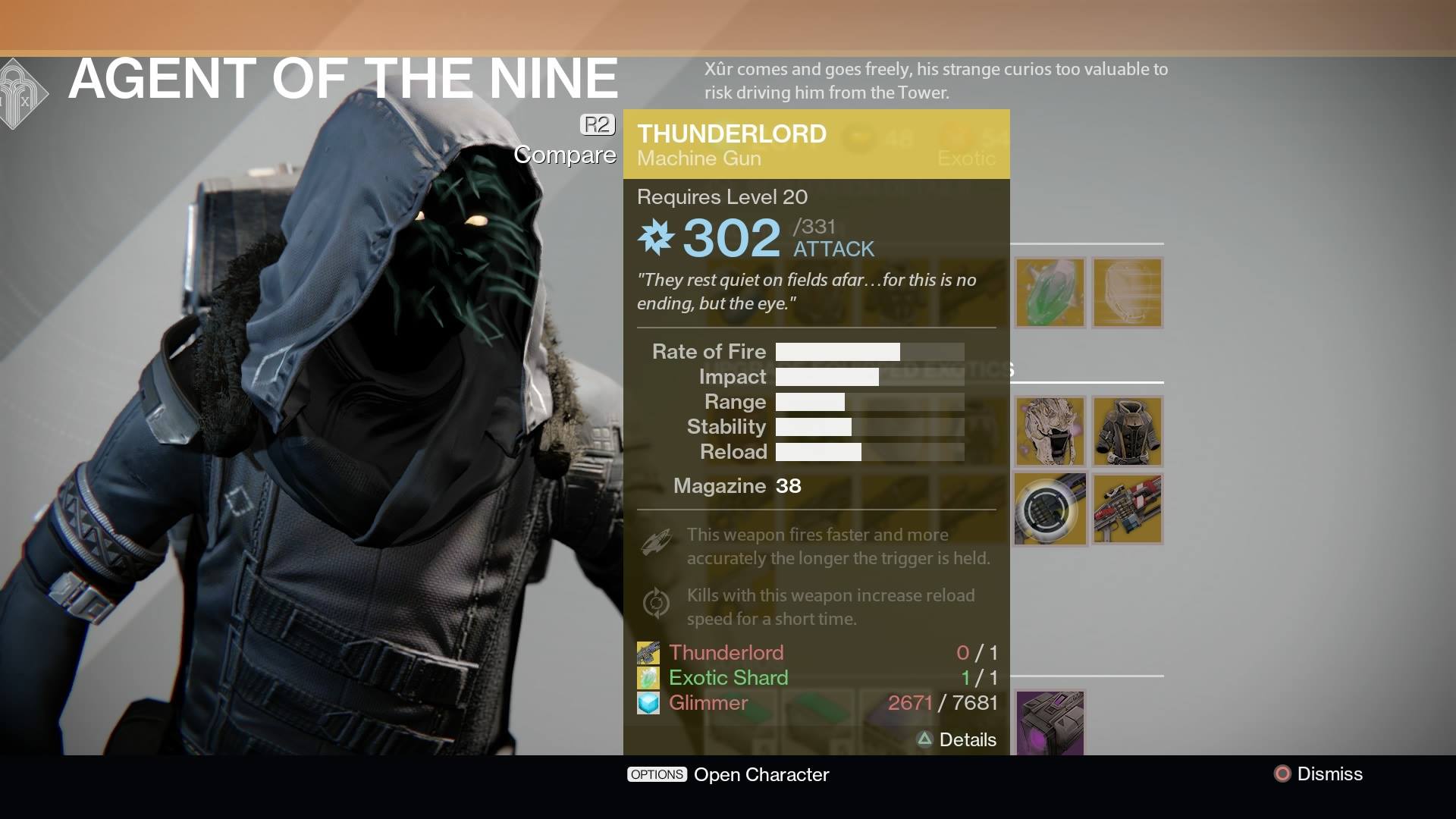Select the white helmet icon near the top right
Image resolution: width=1456 pixels, height=819 pixels.
tap(1126, 293)
